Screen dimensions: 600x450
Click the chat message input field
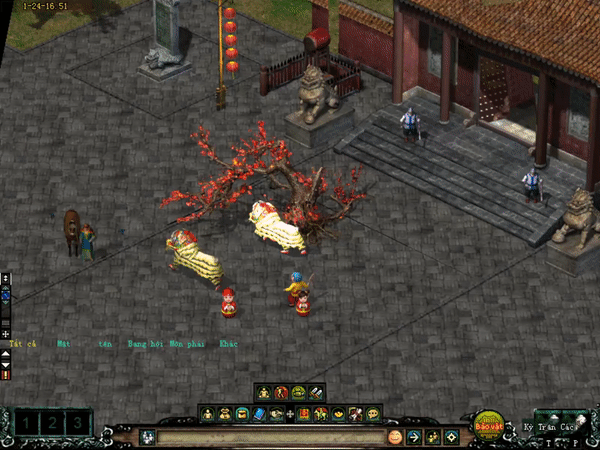click(270, 437)
